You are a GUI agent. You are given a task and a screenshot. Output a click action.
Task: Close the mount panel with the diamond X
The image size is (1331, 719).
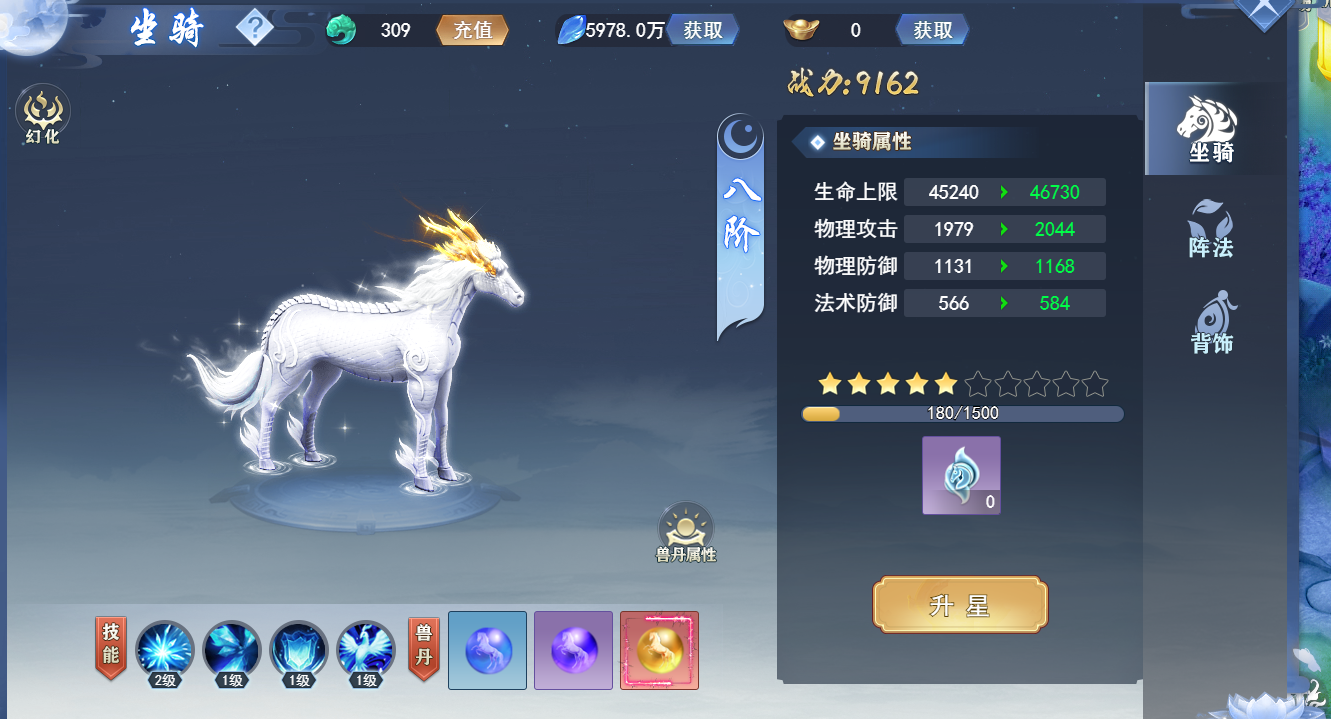[1264, 10]
